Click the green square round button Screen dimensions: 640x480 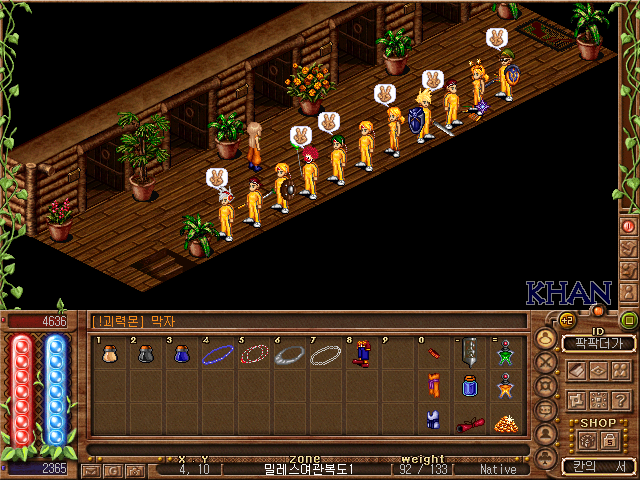[628, 321]
